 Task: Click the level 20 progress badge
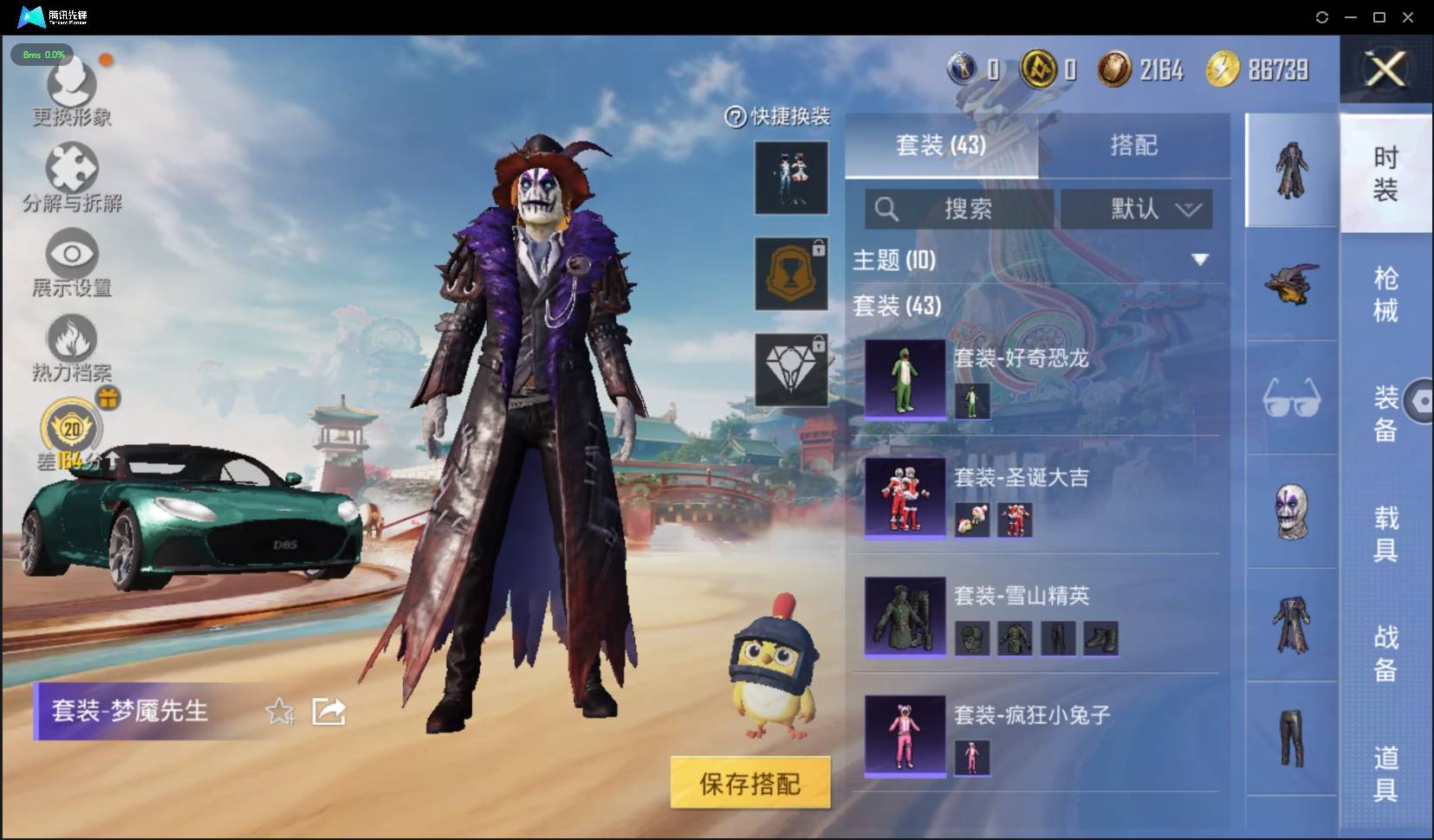tap(71, 428)
